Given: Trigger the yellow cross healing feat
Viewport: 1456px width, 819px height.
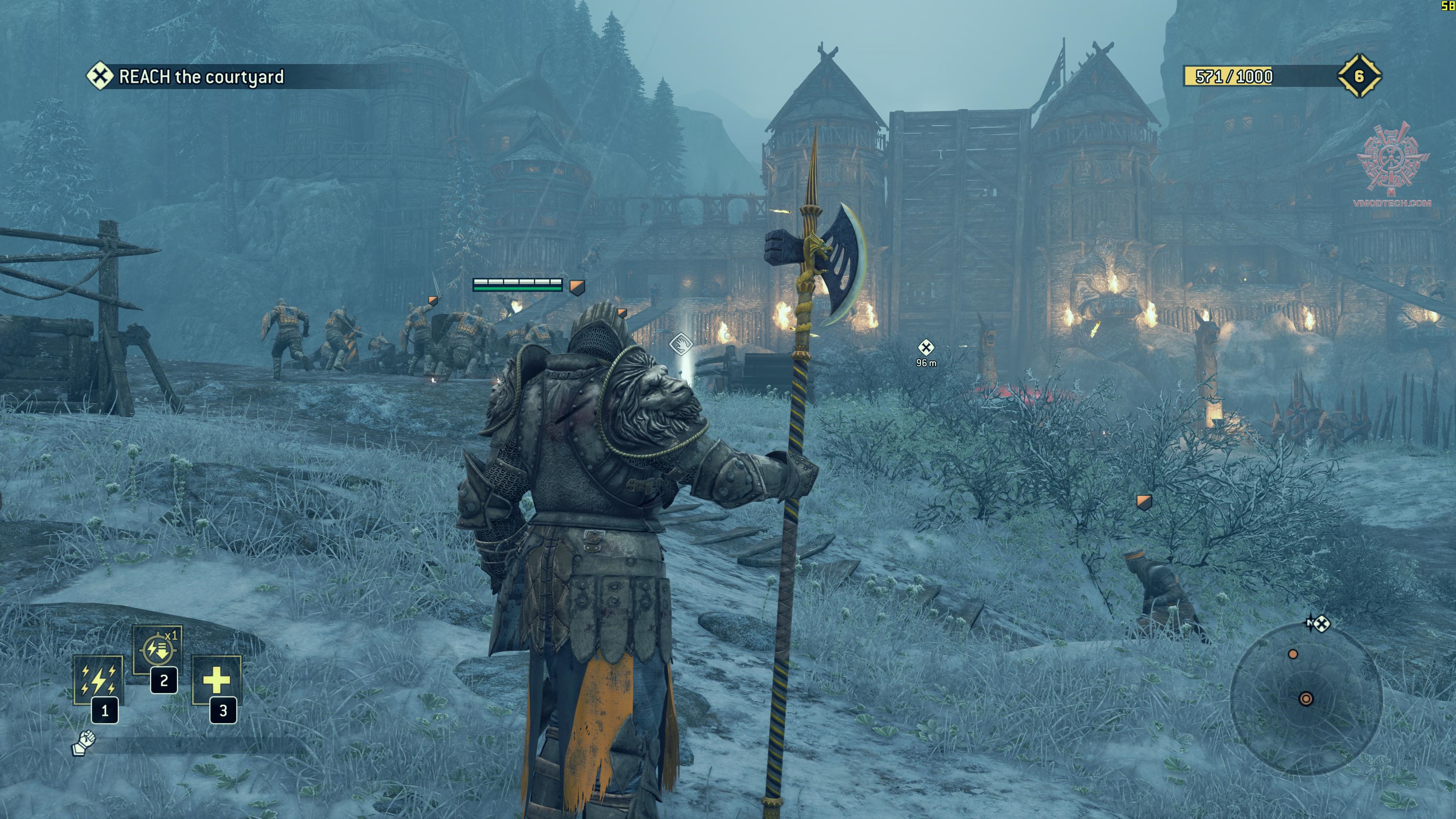Looking at the screenshot, I should (x=217, y=680).
